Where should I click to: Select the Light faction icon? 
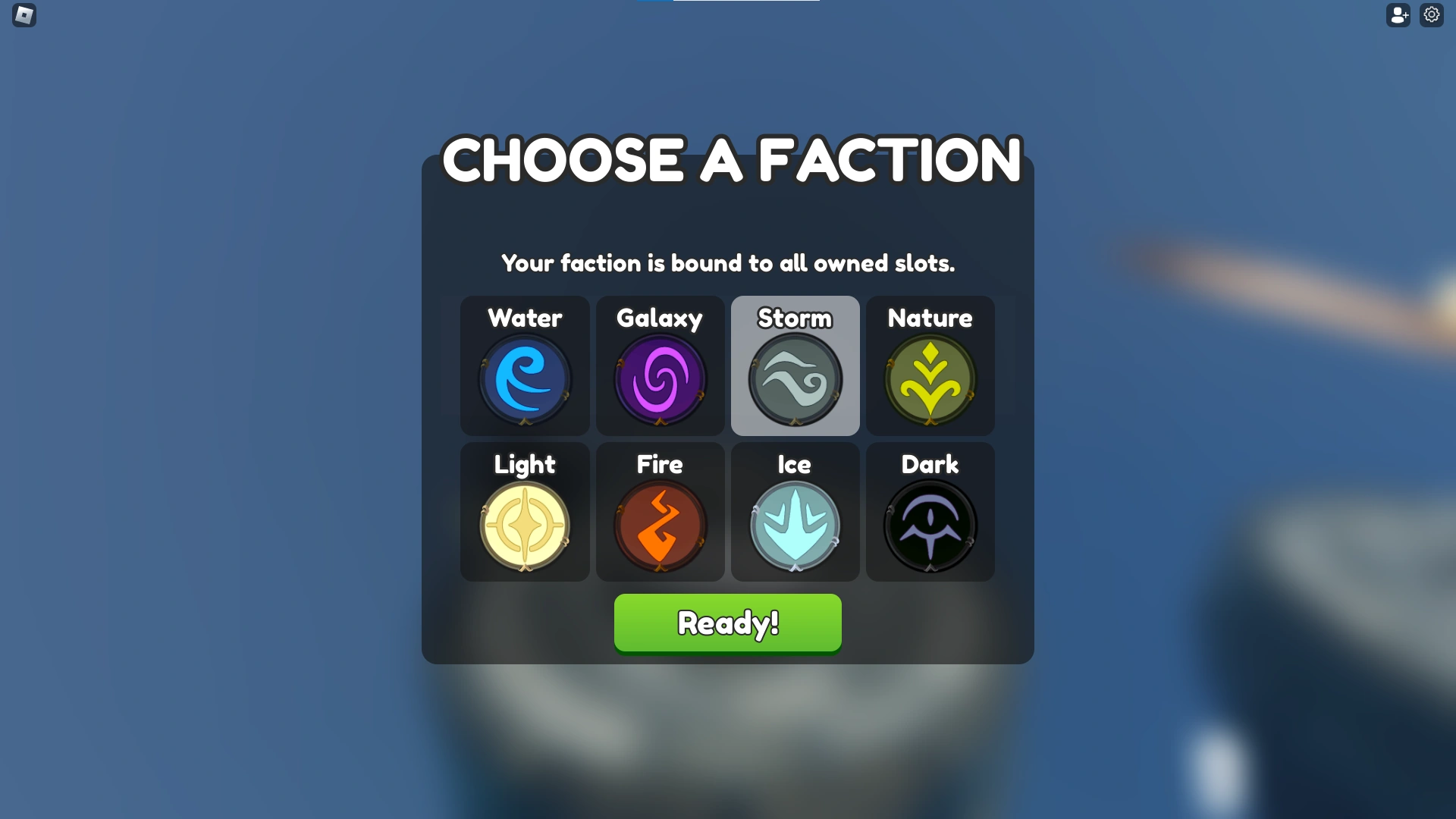(525, 526)
